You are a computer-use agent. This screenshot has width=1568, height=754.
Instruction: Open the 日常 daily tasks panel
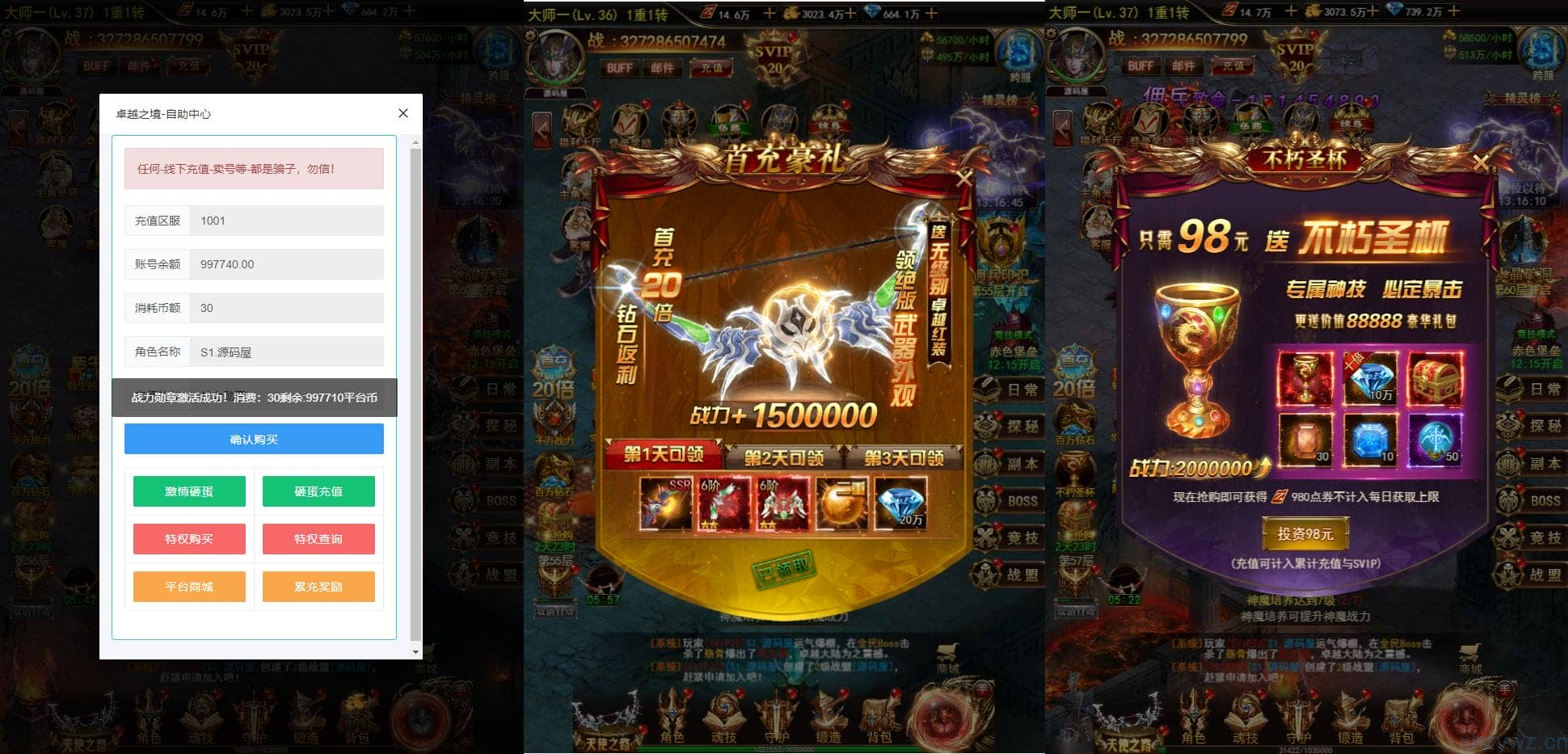(x=1020, y=389)
